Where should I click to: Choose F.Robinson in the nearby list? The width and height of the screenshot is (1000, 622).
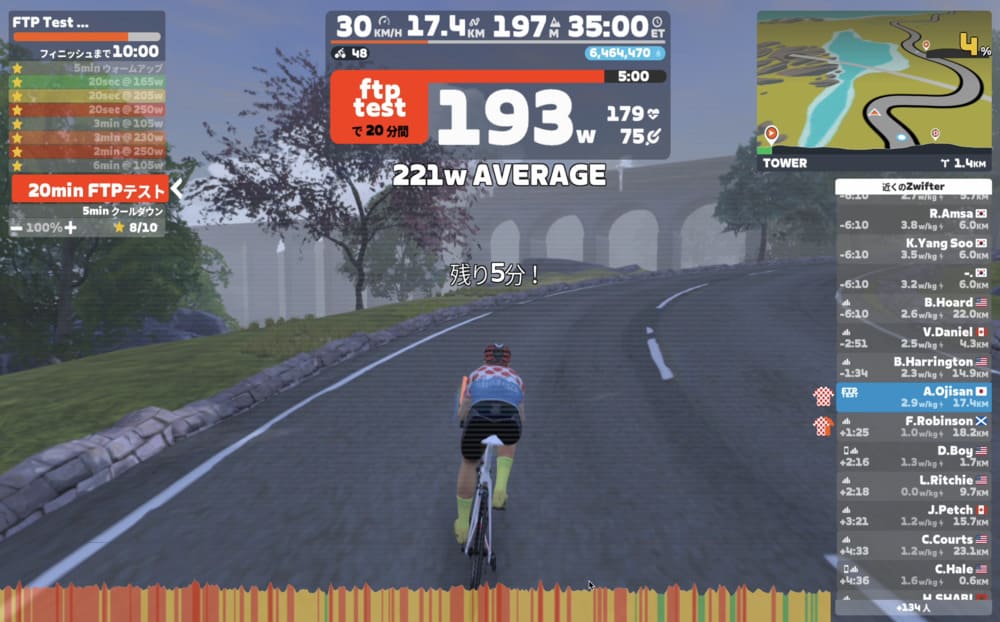pyautogui.click(x=912, y=427)
